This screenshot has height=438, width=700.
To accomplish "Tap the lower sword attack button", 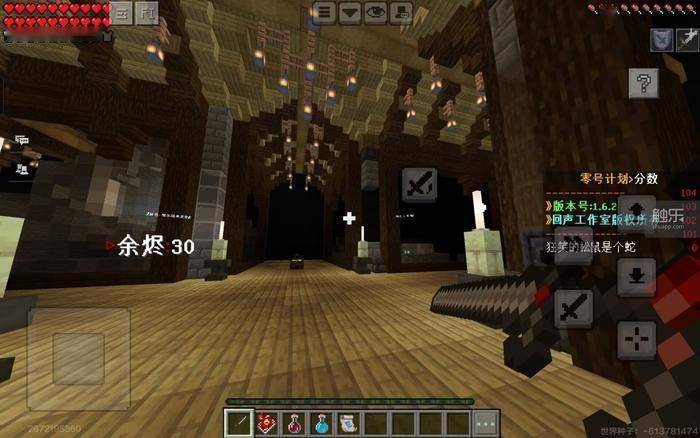I will pos(573,307).
